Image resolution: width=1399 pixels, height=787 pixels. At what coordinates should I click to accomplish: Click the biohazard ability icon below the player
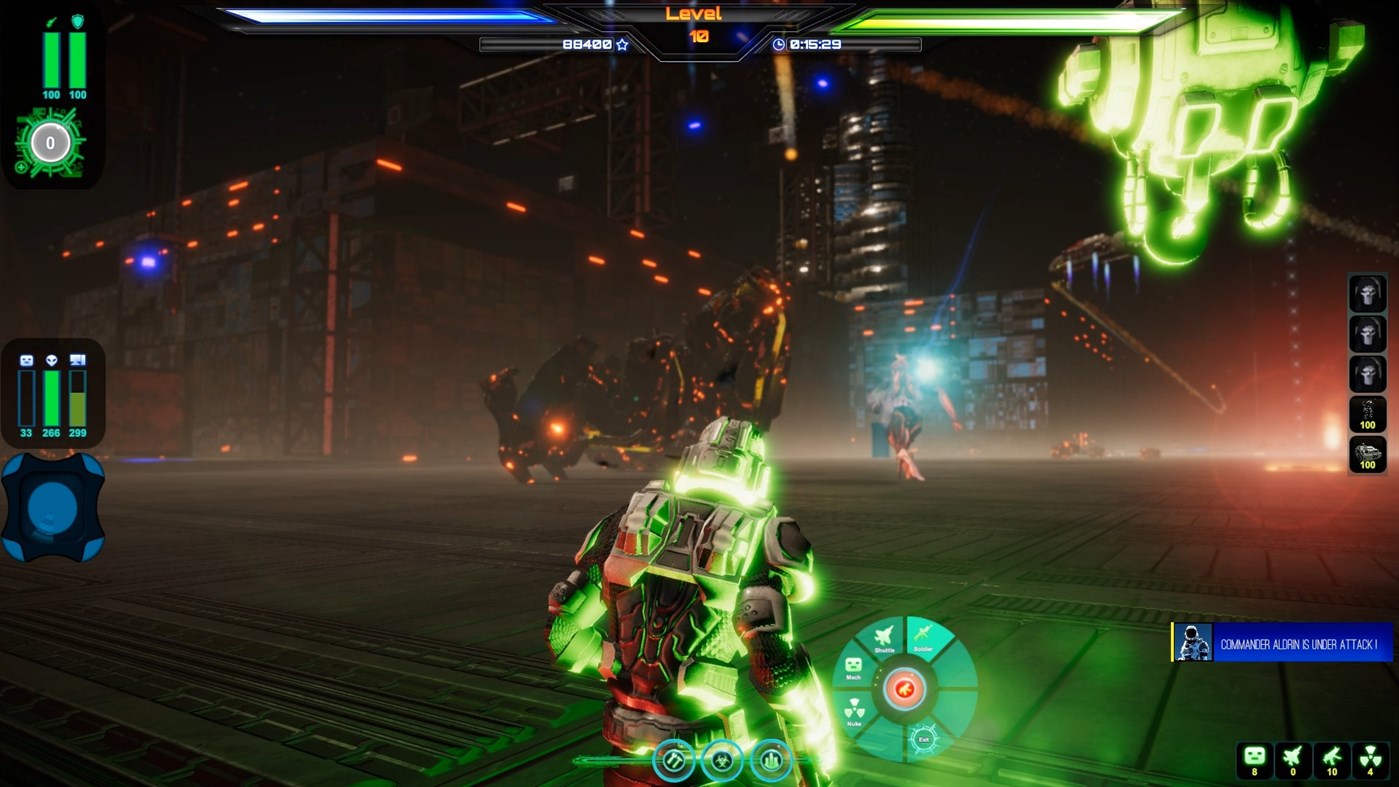(722, 760)
